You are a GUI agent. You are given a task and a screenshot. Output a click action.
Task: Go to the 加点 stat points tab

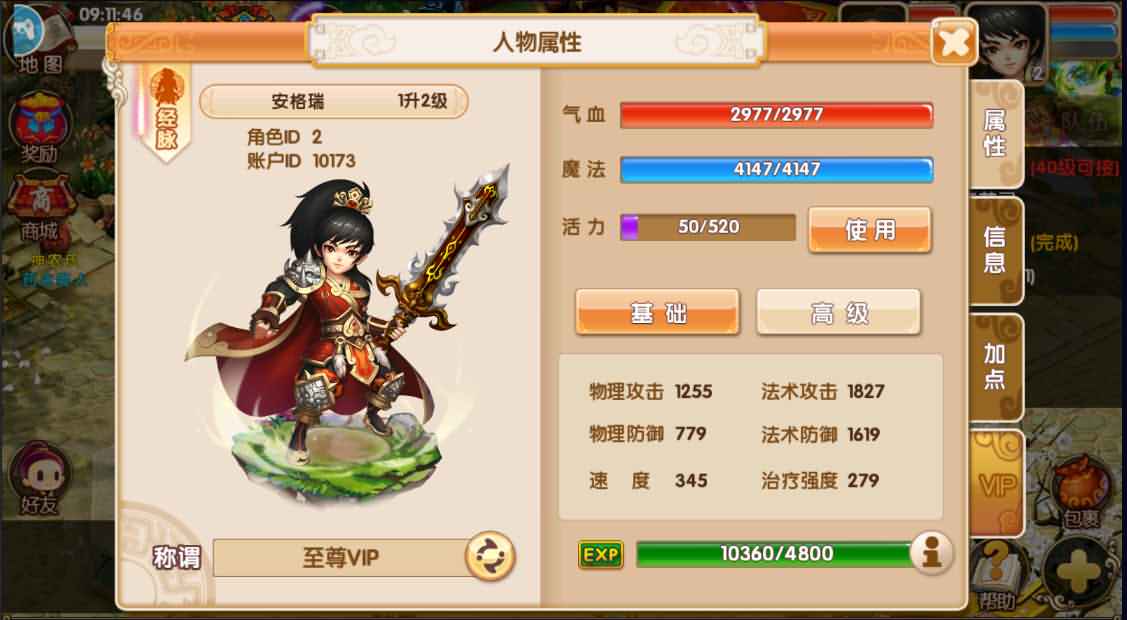point(996,367)
